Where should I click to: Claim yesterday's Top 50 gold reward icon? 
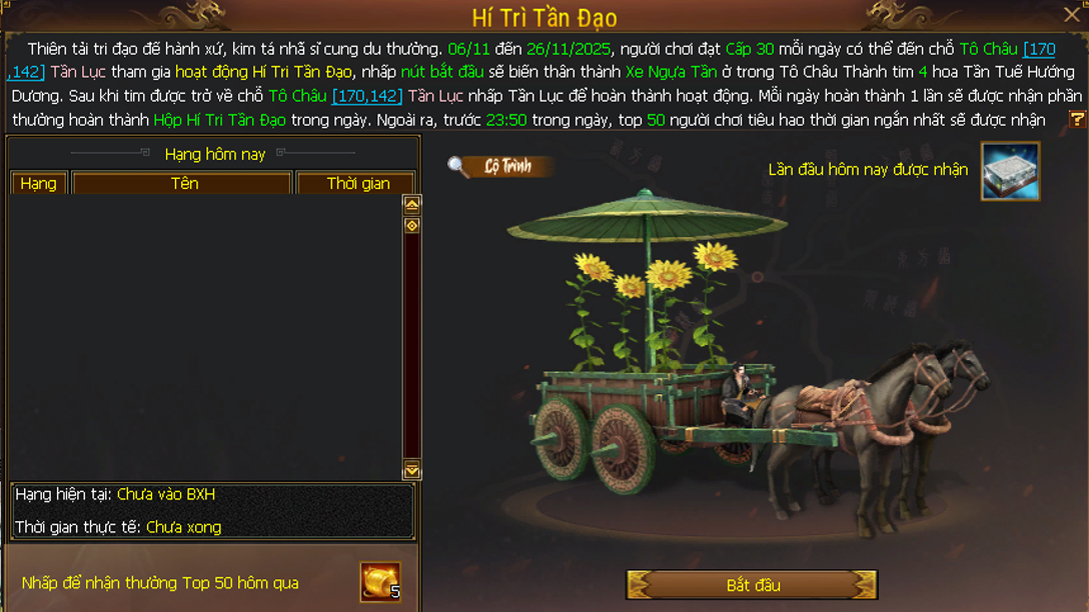pos(381,582)
